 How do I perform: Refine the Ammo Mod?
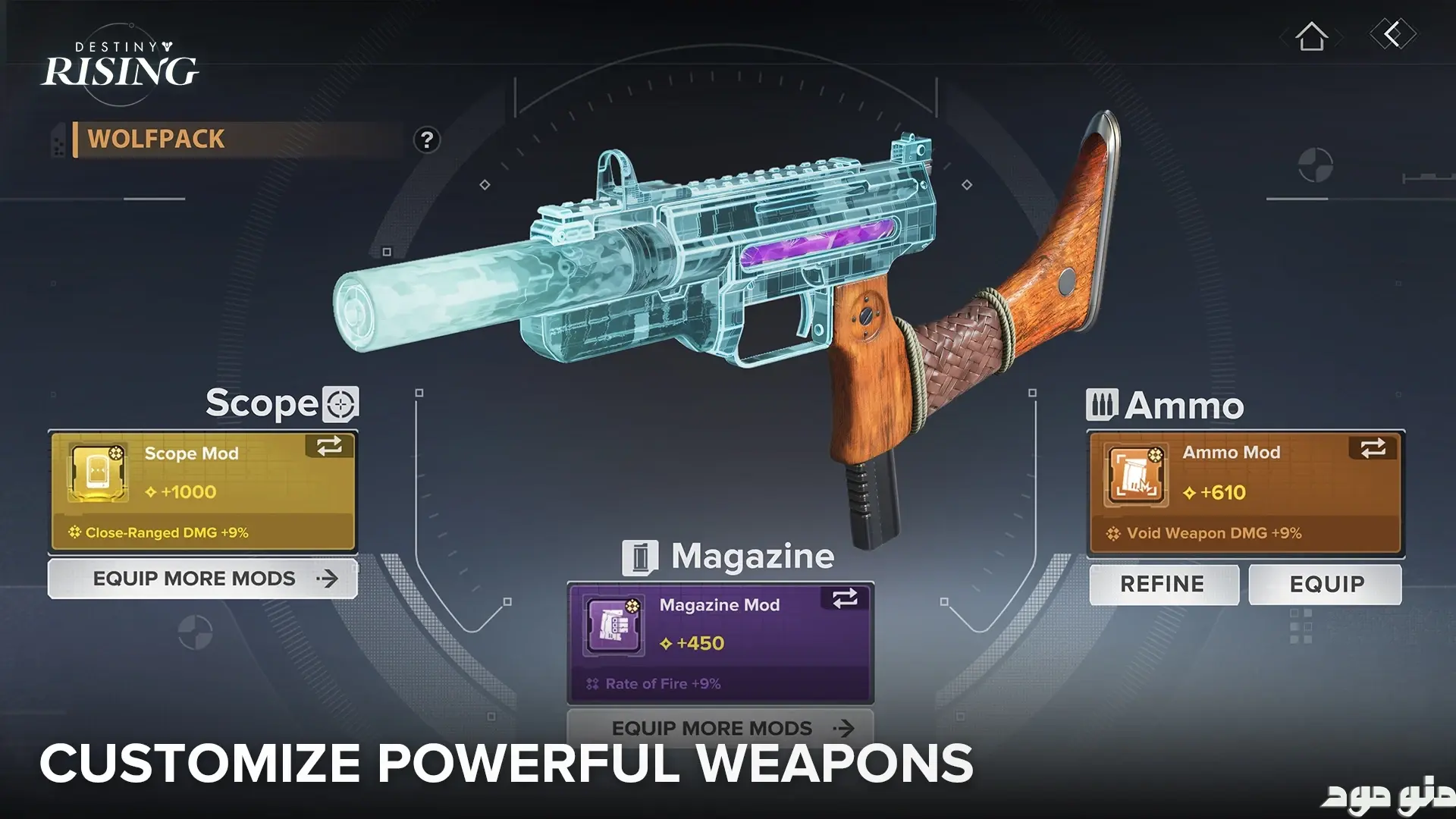tap(1163, 584)
